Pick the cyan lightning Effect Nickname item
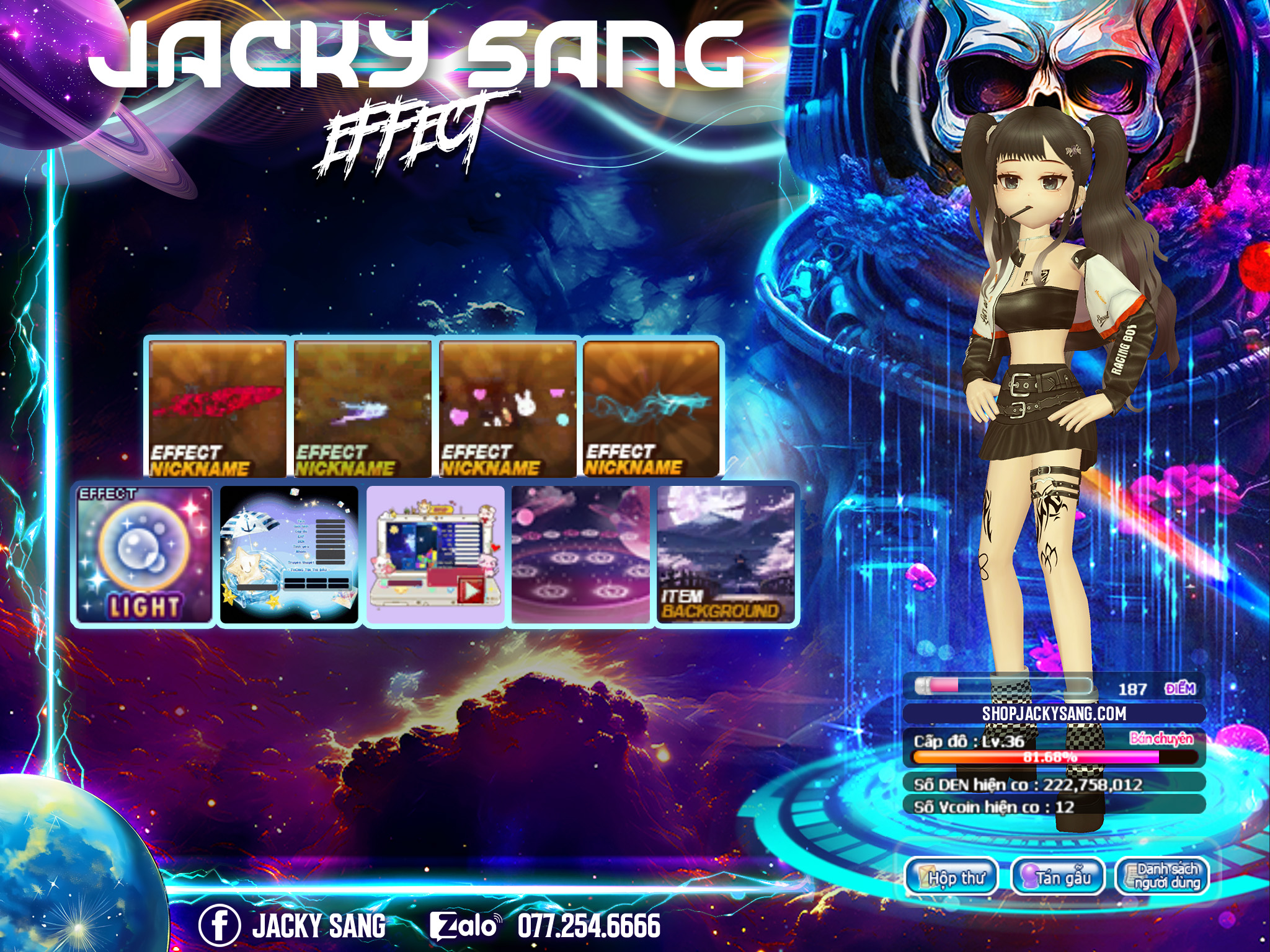Screen dimensions: 1270x952 (652, 409)
